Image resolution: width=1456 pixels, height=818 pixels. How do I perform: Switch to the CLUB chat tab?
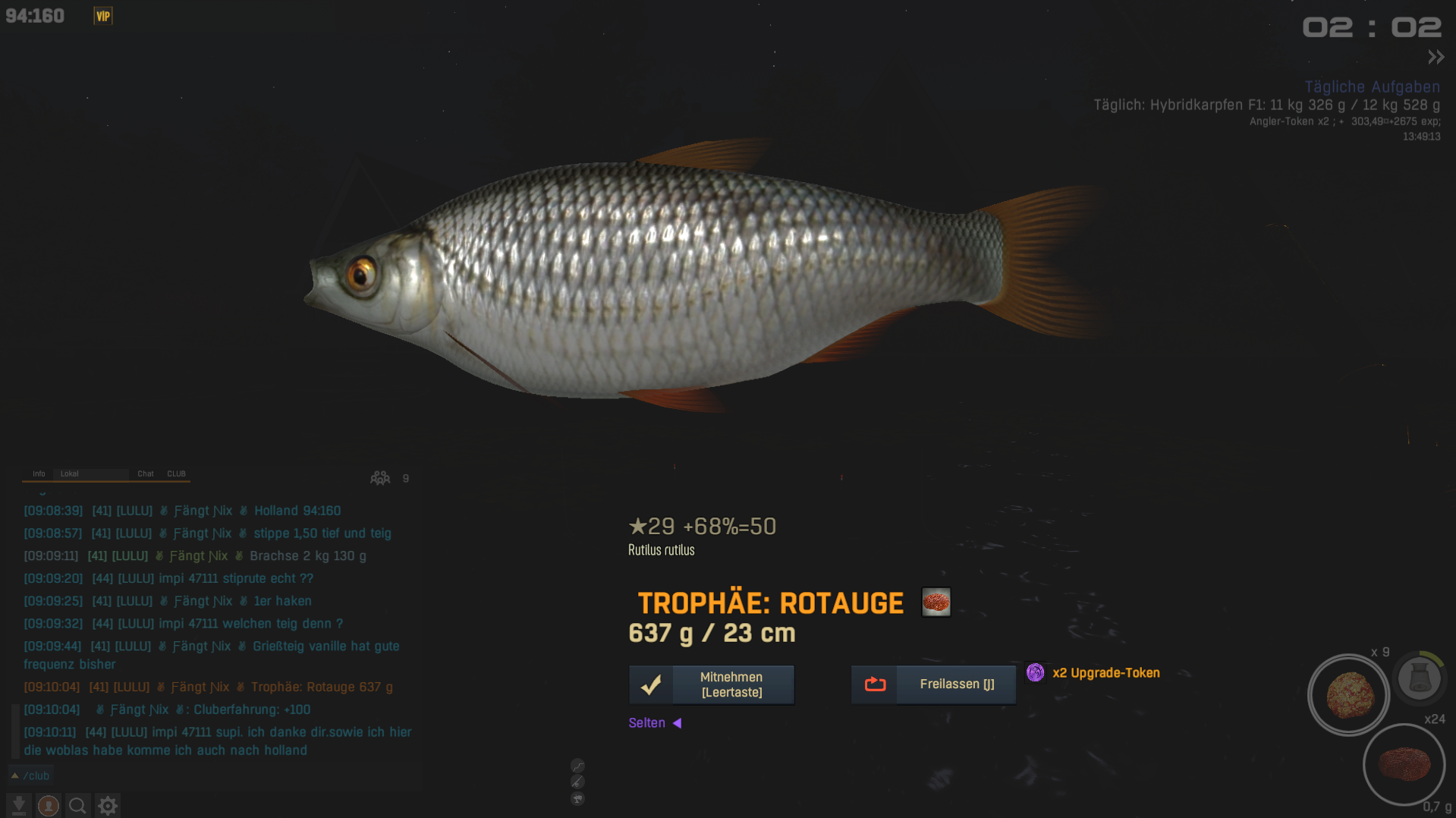click(176, 473)
